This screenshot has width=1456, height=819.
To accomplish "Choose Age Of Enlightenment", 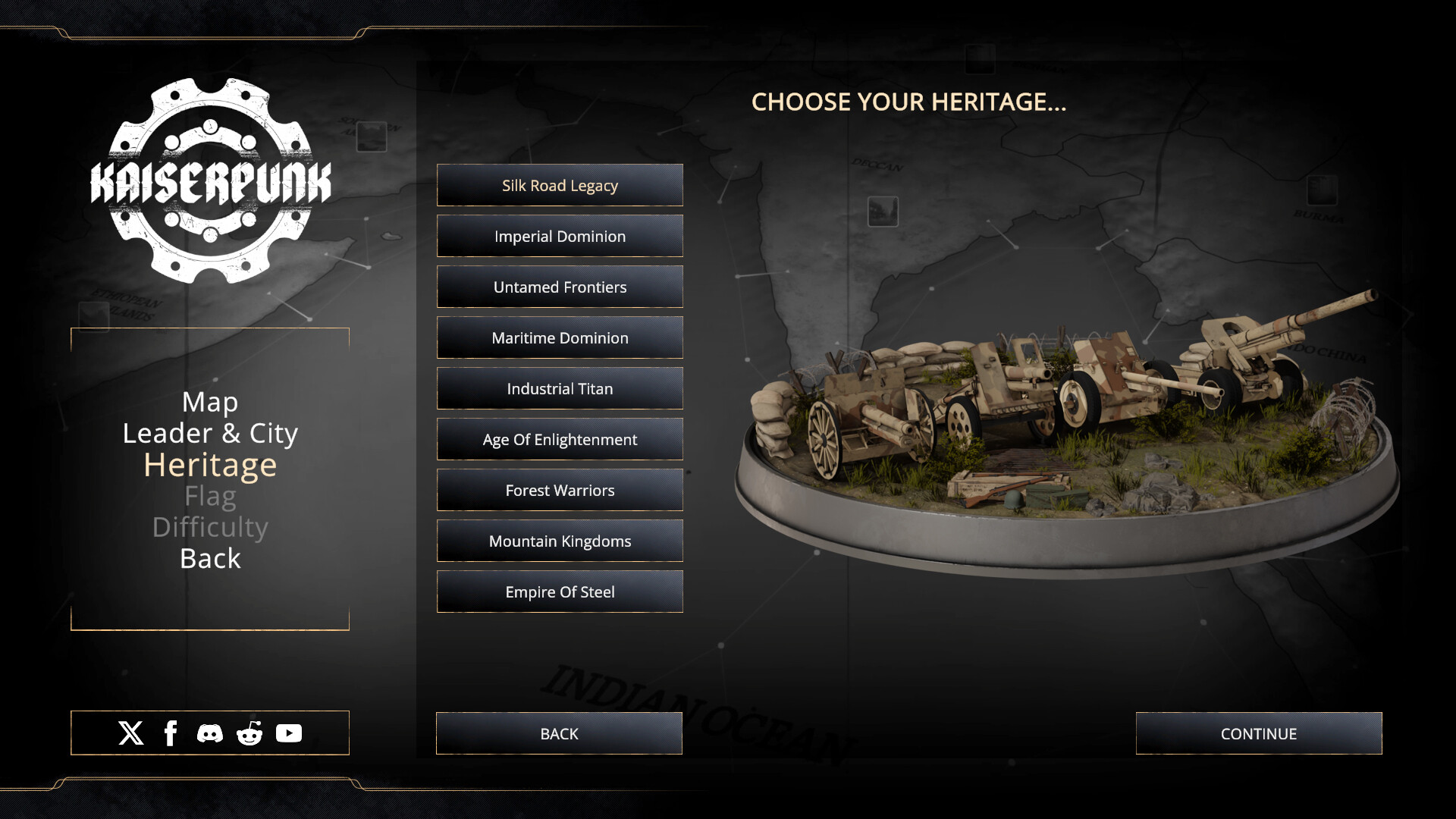I will [560, 439].
